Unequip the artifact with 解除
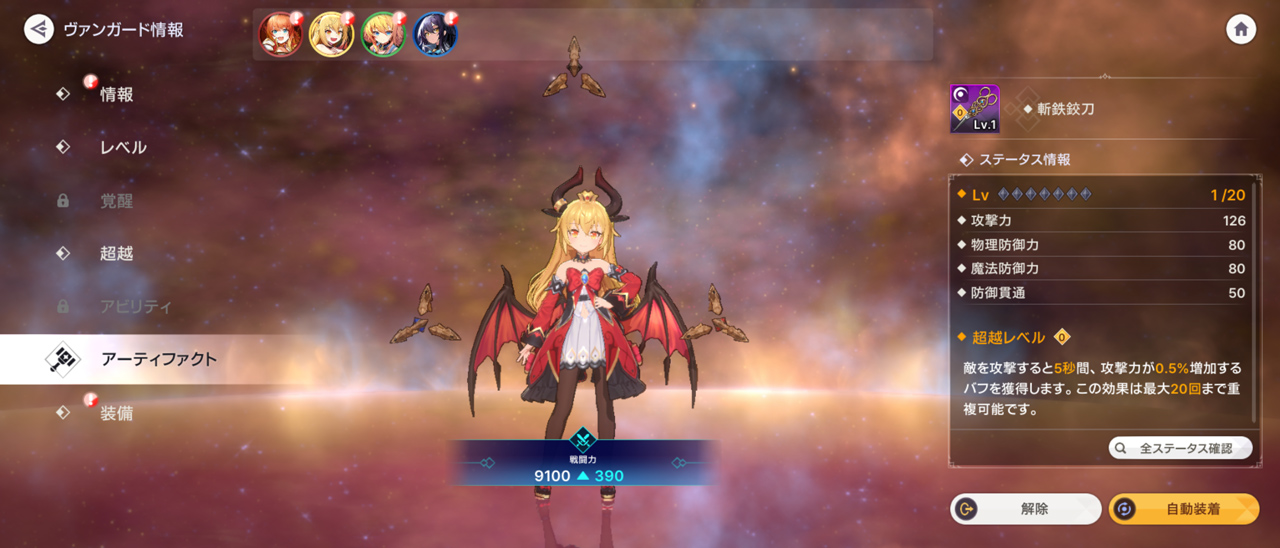This screenshot has height=548, width=1280. (1025, 509)
